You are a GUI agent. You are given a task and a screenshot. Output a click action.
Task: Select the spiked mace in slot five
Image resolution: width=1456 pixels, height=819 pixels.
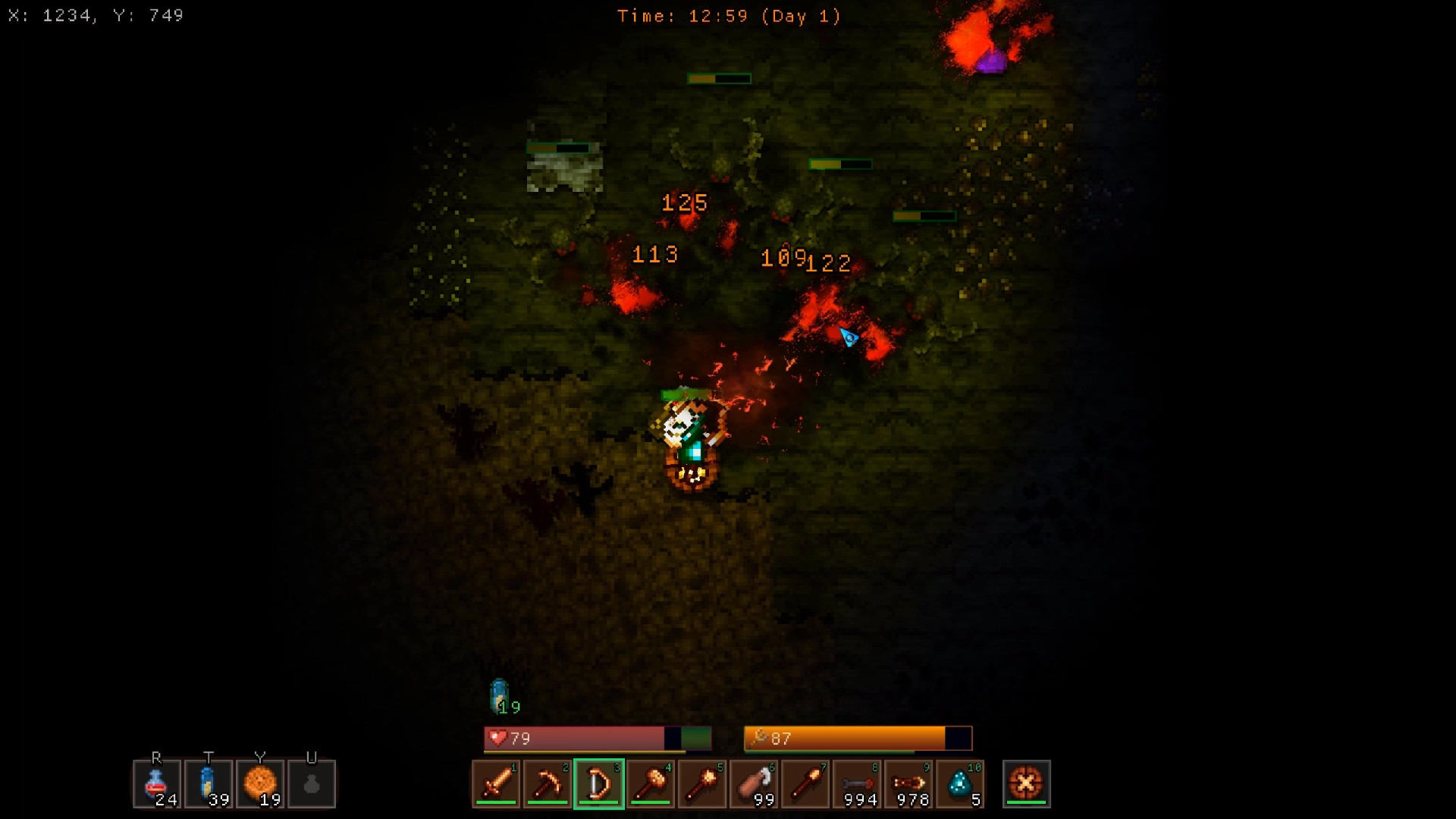[x=702, y=783]
